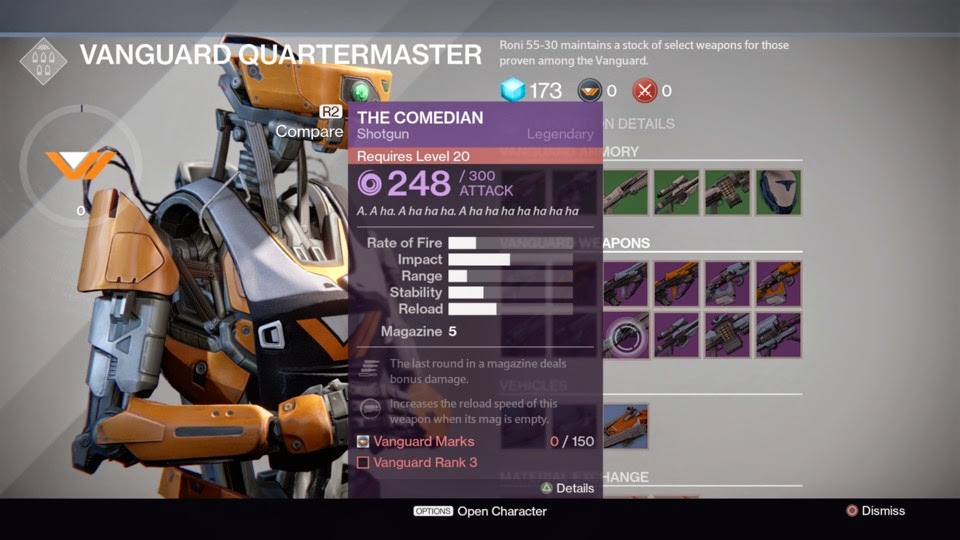
Task: Select the blue helmet in the armory row
Action: (778, 193)
